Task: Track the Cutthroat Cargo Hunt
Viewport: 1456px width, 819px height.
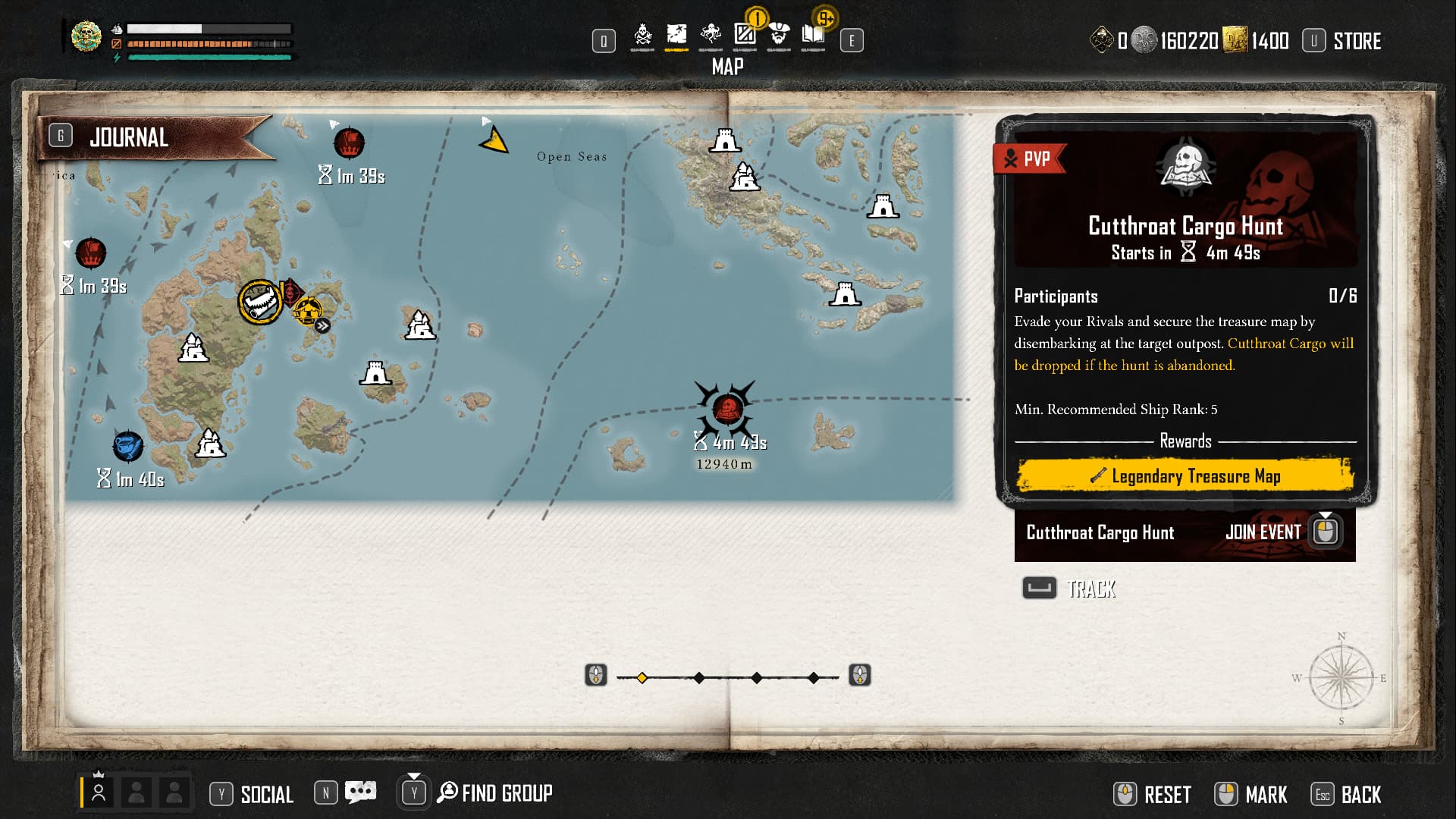Action: click(1090, 589)
